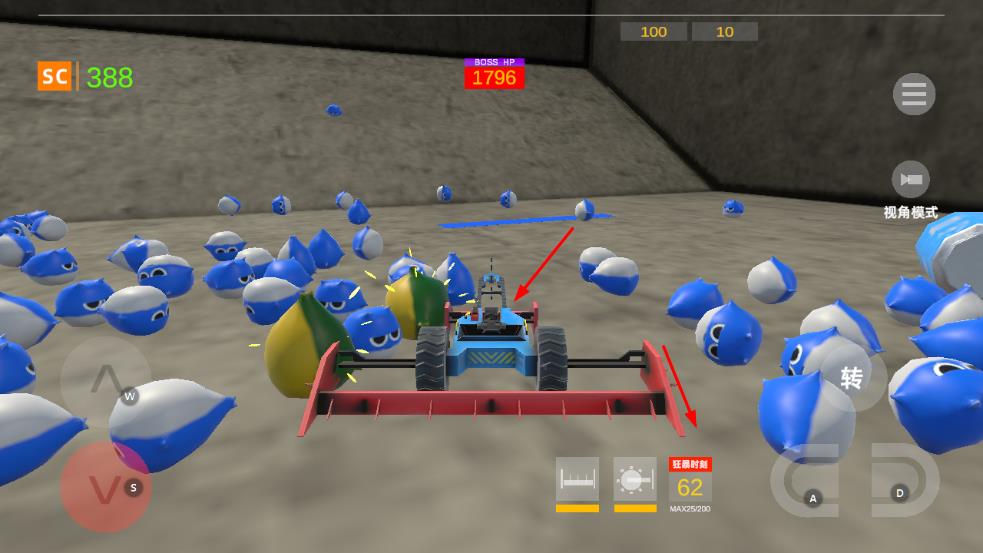
Task: Tap the forward up-arrow drive button
Action: 106,381
